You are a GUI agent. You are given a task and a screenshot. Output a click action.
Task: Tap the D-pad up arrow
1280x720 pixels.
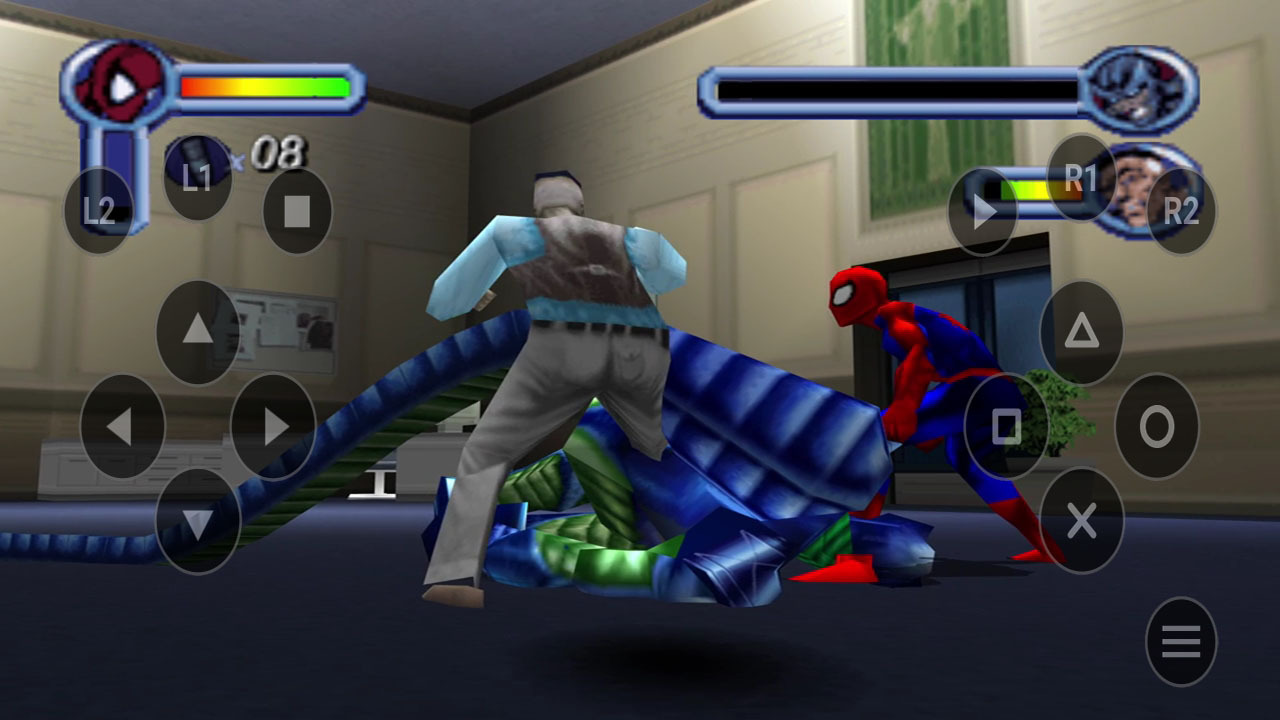click(198, 331)
